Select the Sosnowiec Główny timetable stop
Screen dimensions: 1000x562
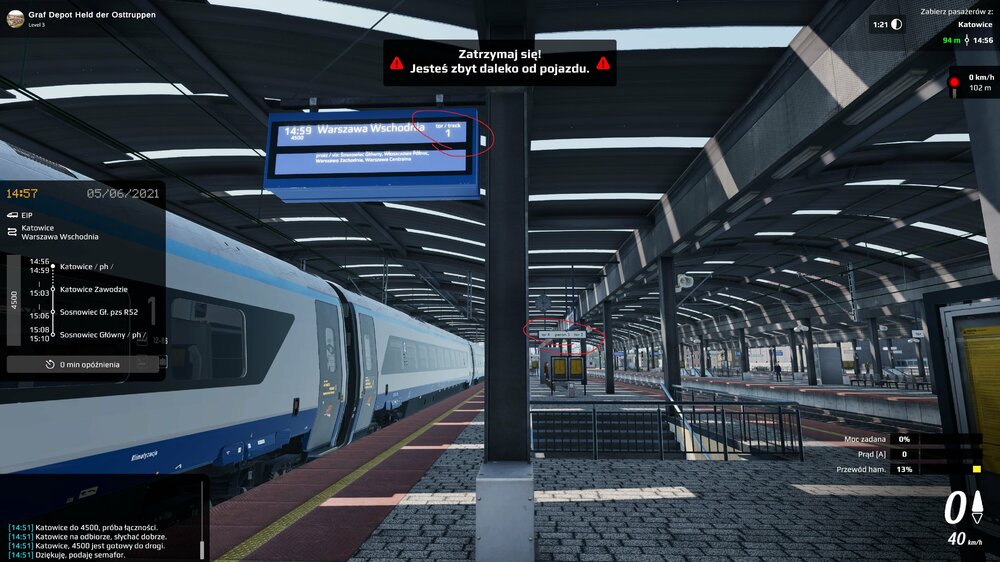pyautogui.click(x=101, y=335)
